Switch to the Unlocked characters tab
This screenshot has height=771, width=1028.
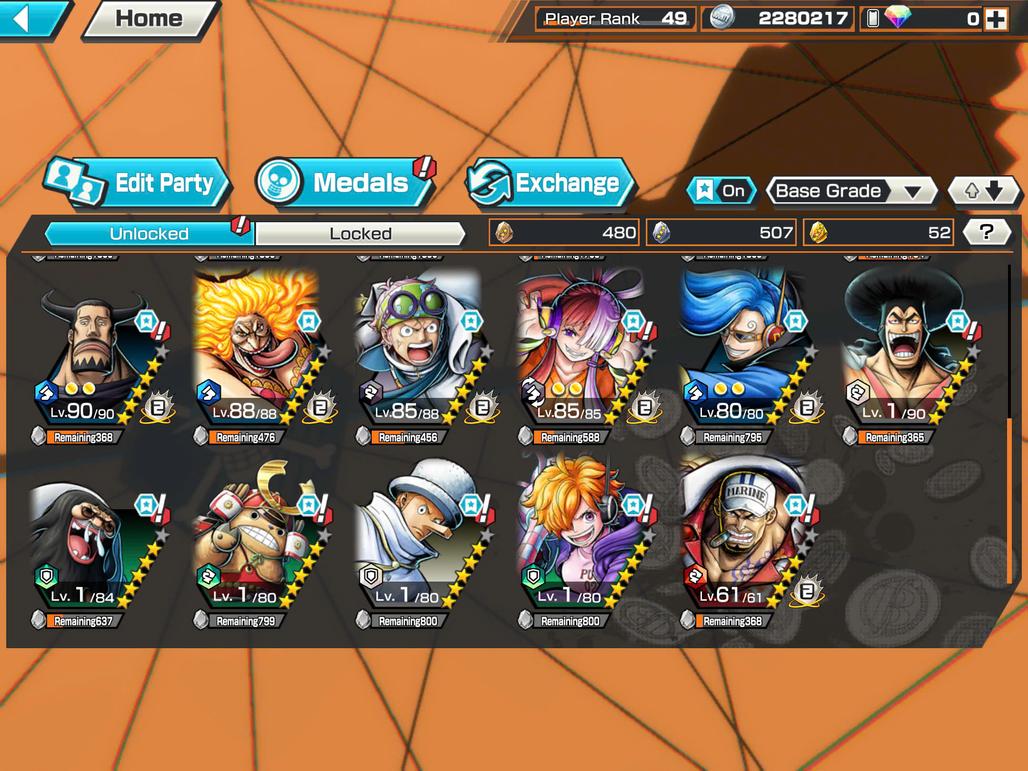click(149, 234)
